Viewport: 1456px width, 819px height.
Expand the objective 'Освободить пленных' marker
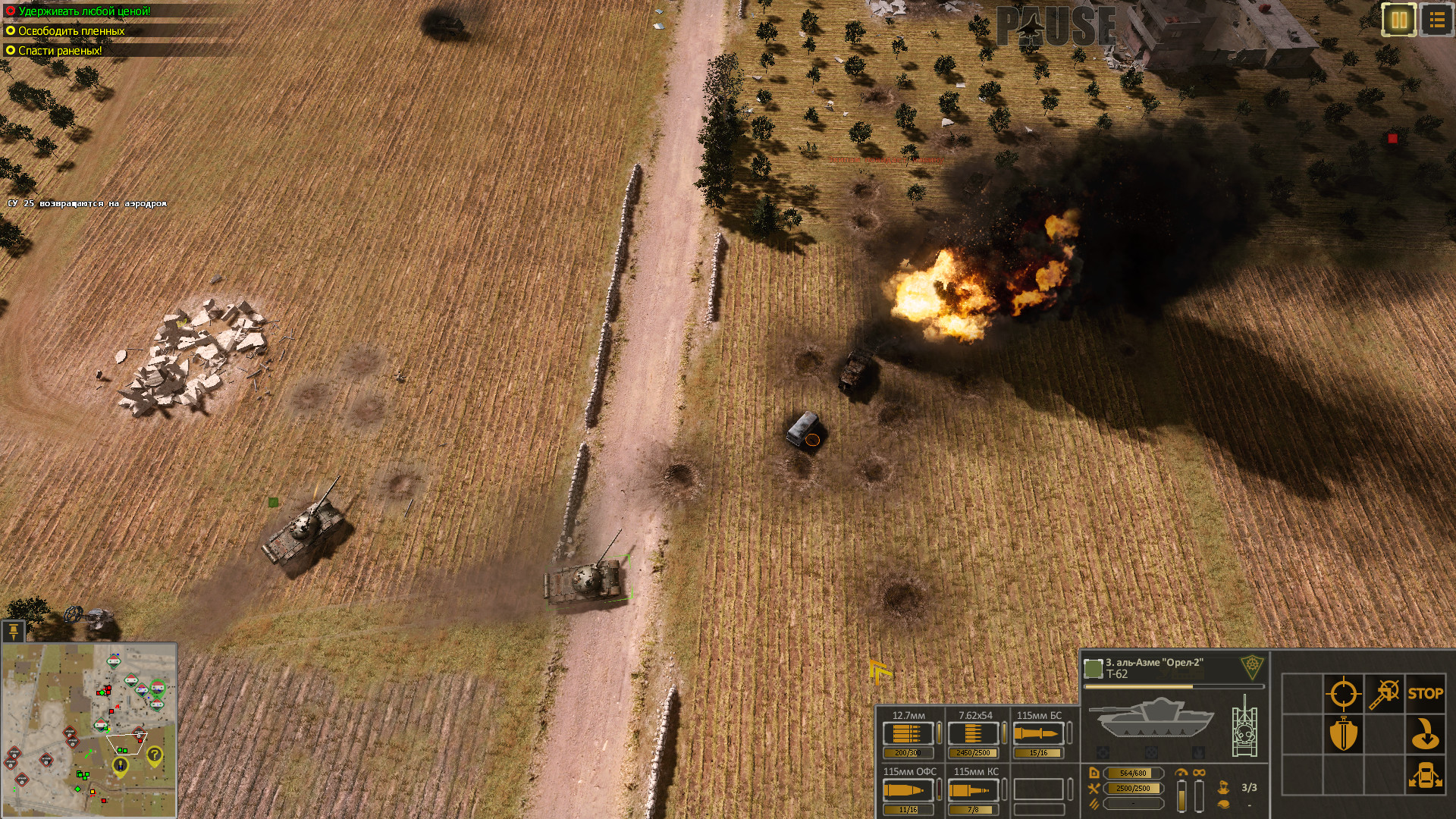coord(9,33)
